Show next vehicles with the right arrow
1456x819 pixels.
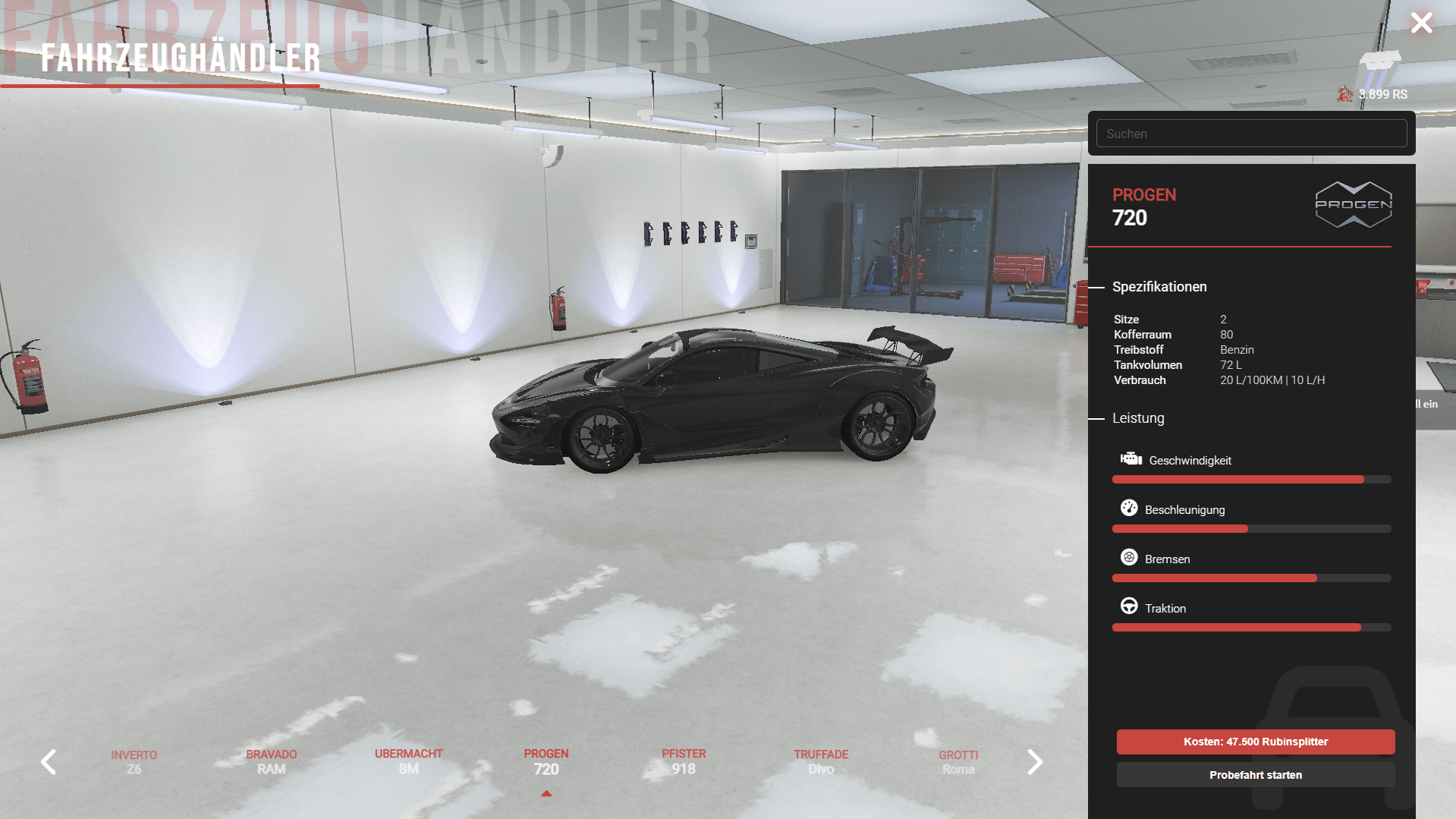tap(1034, 761)
